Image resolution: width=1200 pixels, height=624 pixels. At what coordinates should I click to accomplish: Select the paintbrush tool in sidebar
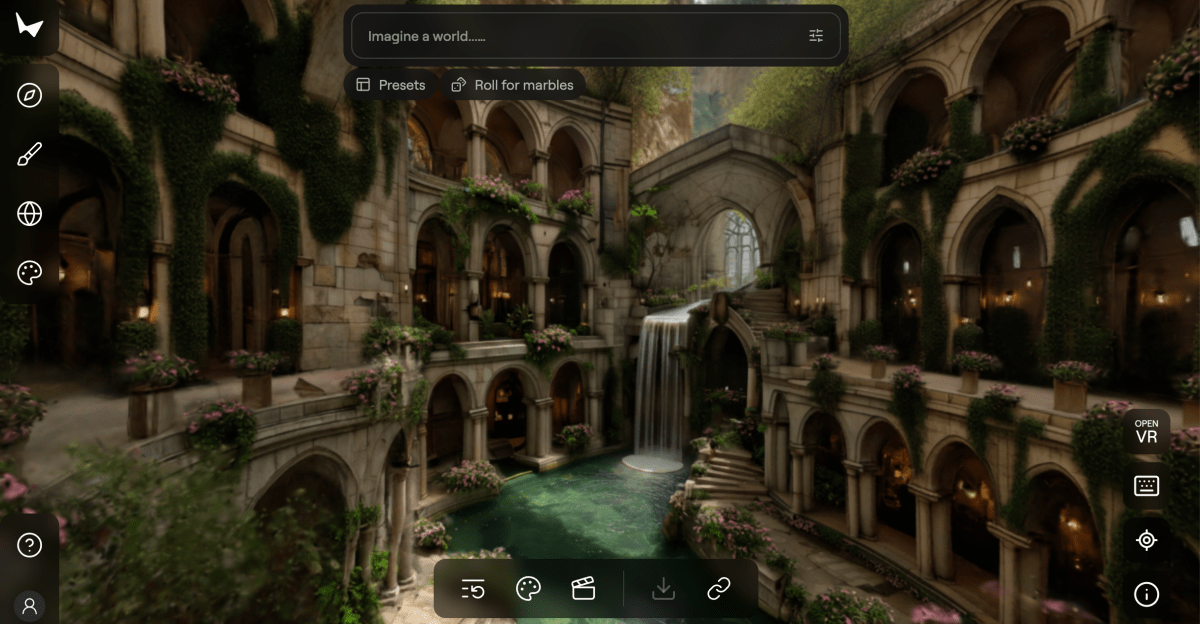pos(30,154)
